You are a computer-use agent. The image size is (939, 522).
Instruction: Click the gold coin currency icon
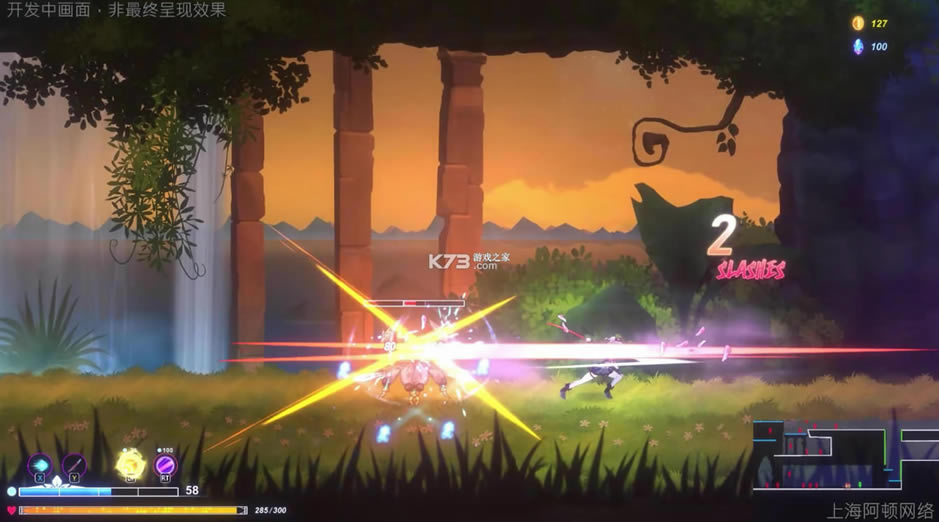click(x=857, y=23)
